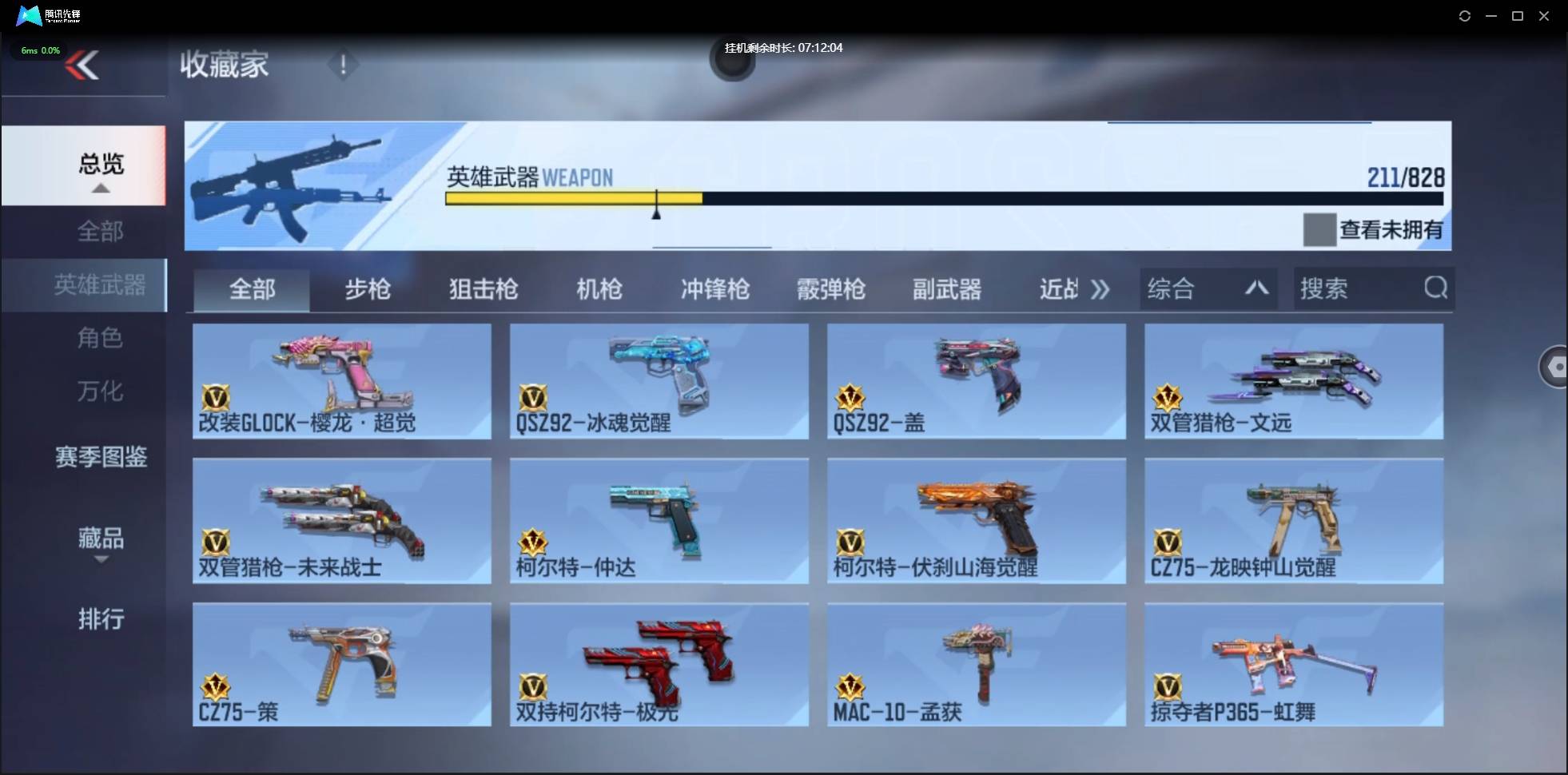This screenshot has height=775, width=1568.
Task: Click the back arrow to exit 收藏家
Action: pyautogui.click(x=84, y=64)
